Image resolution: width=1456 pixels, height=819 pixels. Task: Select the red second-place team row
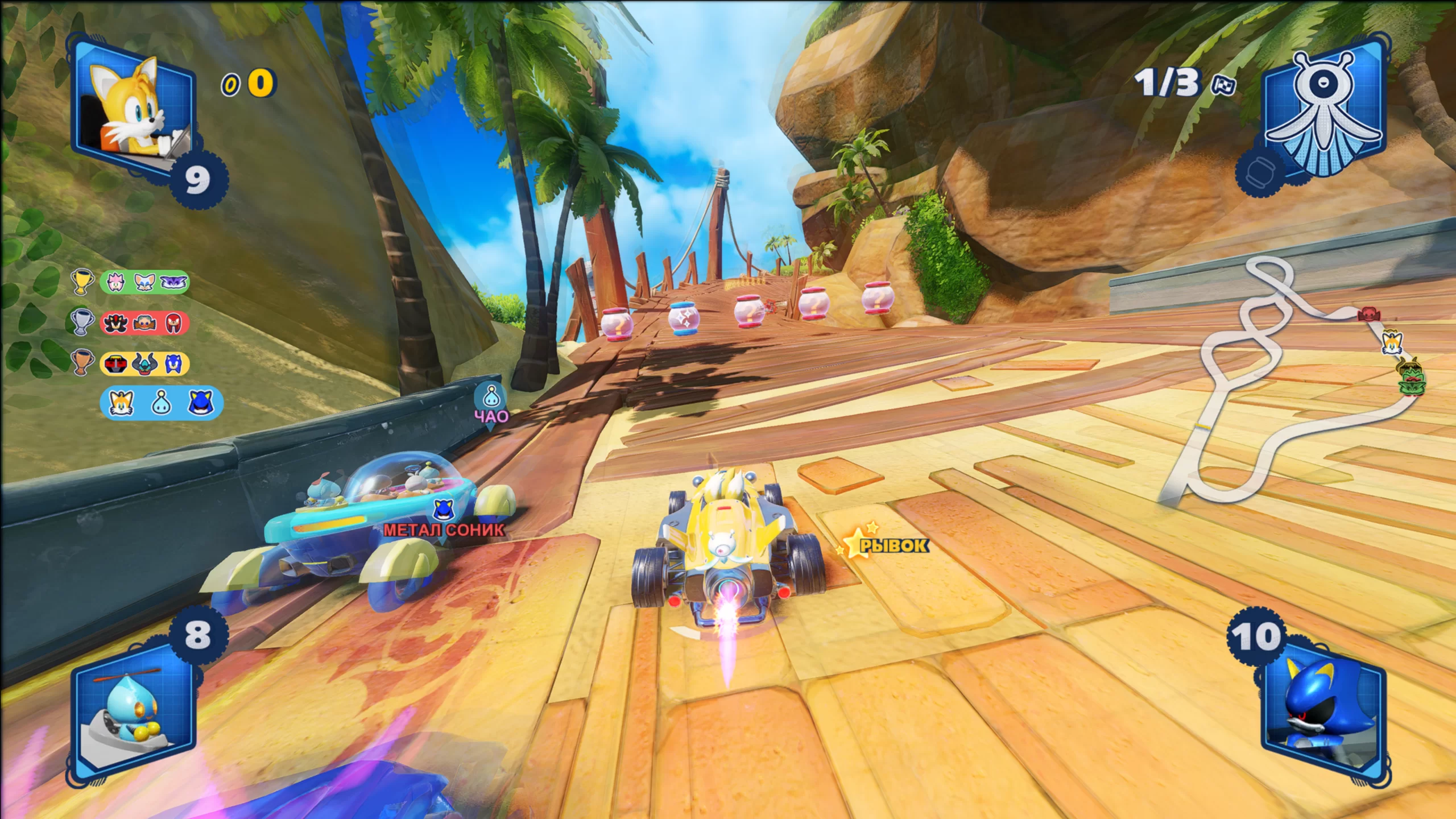144,323
